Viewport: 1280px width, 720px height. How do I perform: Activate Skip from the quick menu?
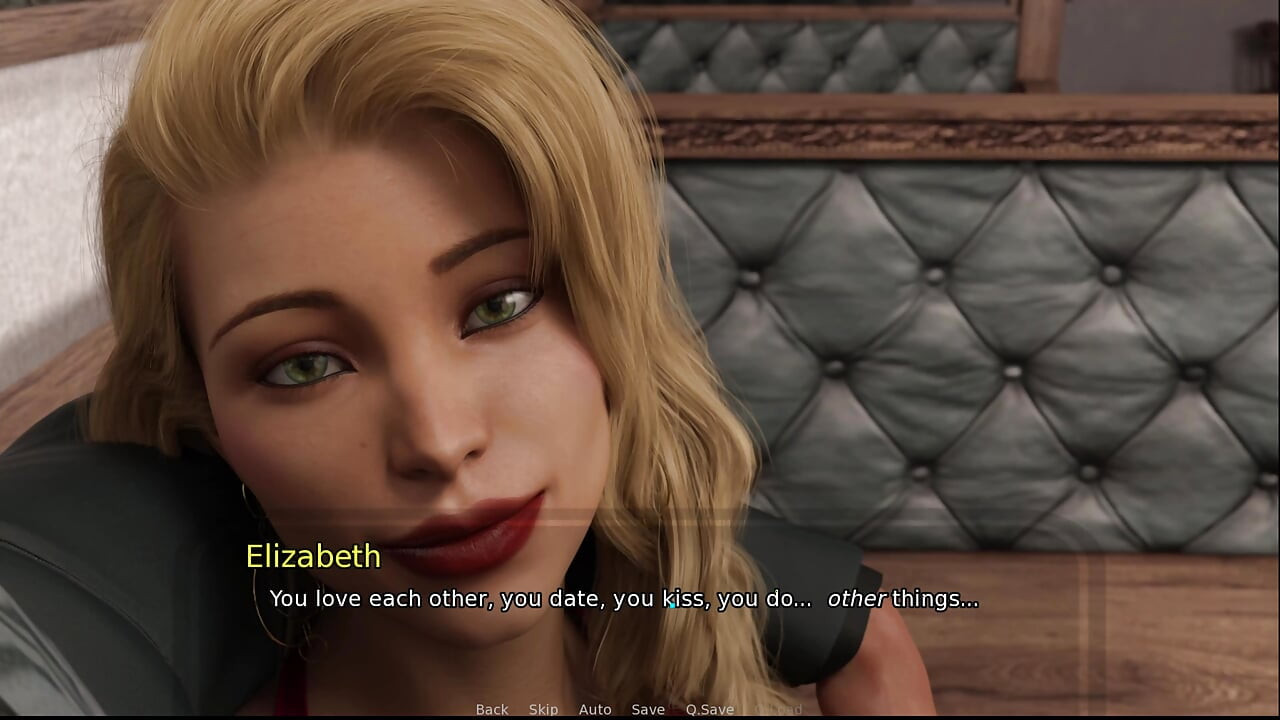542,709
